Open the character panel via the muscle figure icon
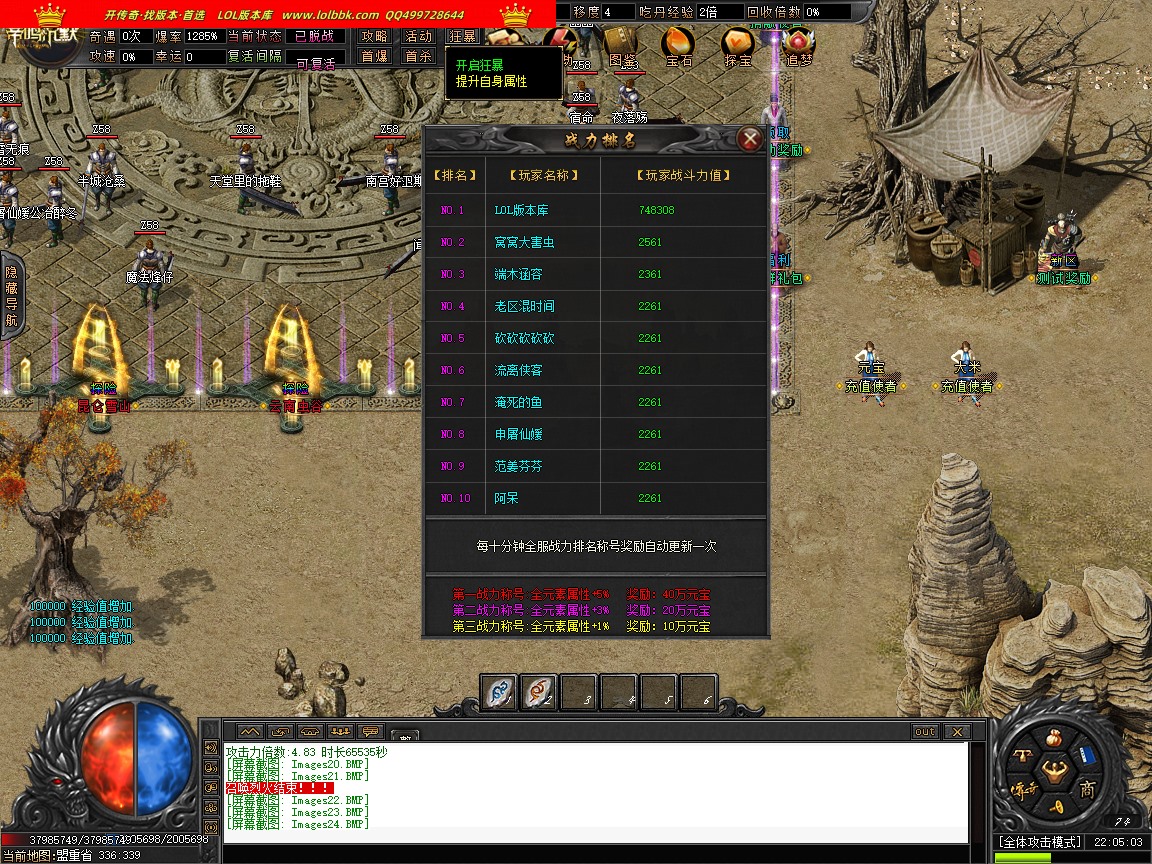This screenshot has width=1152, height=864. [1053, 770]
